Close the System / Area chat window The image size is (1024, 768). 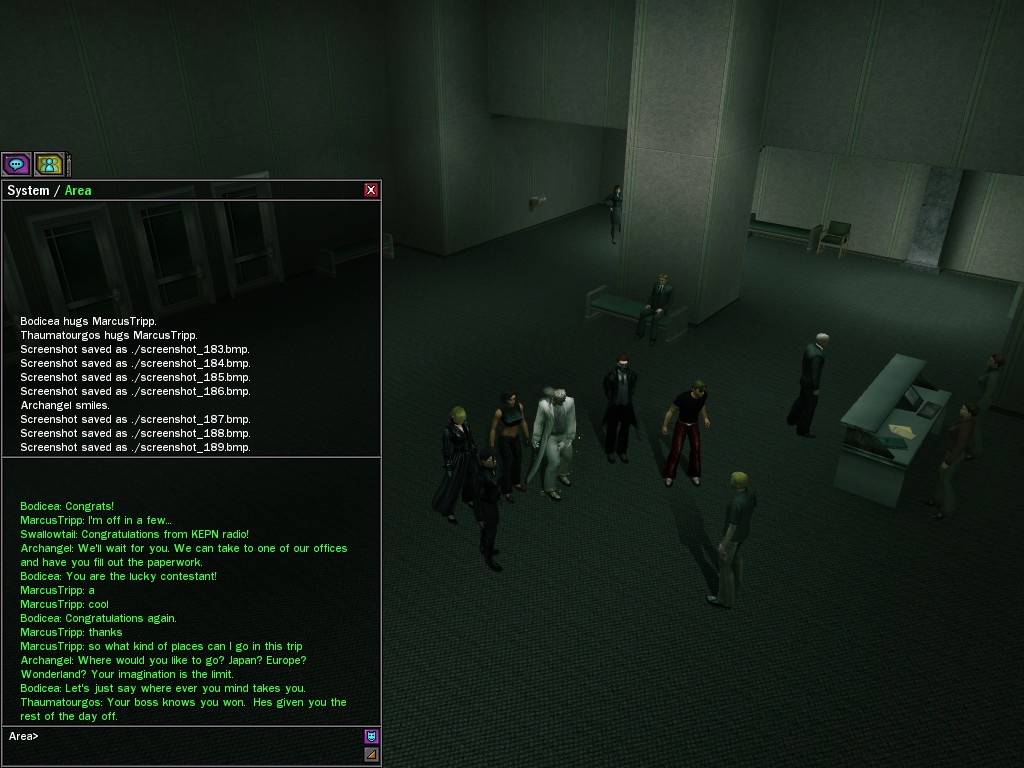point(371,190)
